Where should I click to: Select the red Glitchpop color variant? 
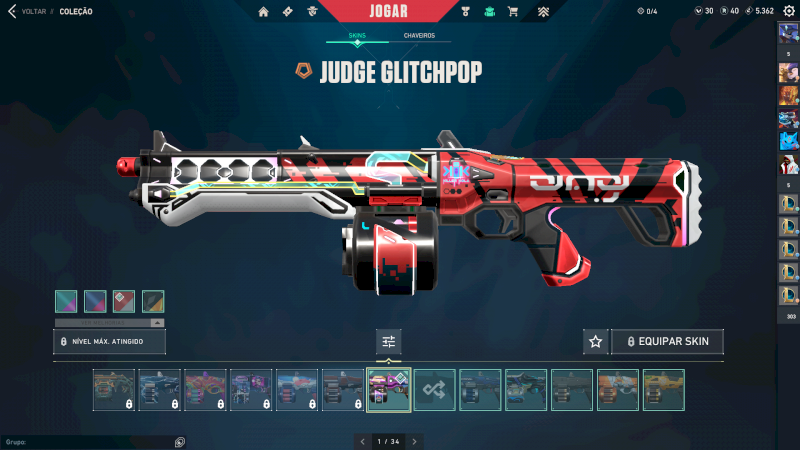124,301
